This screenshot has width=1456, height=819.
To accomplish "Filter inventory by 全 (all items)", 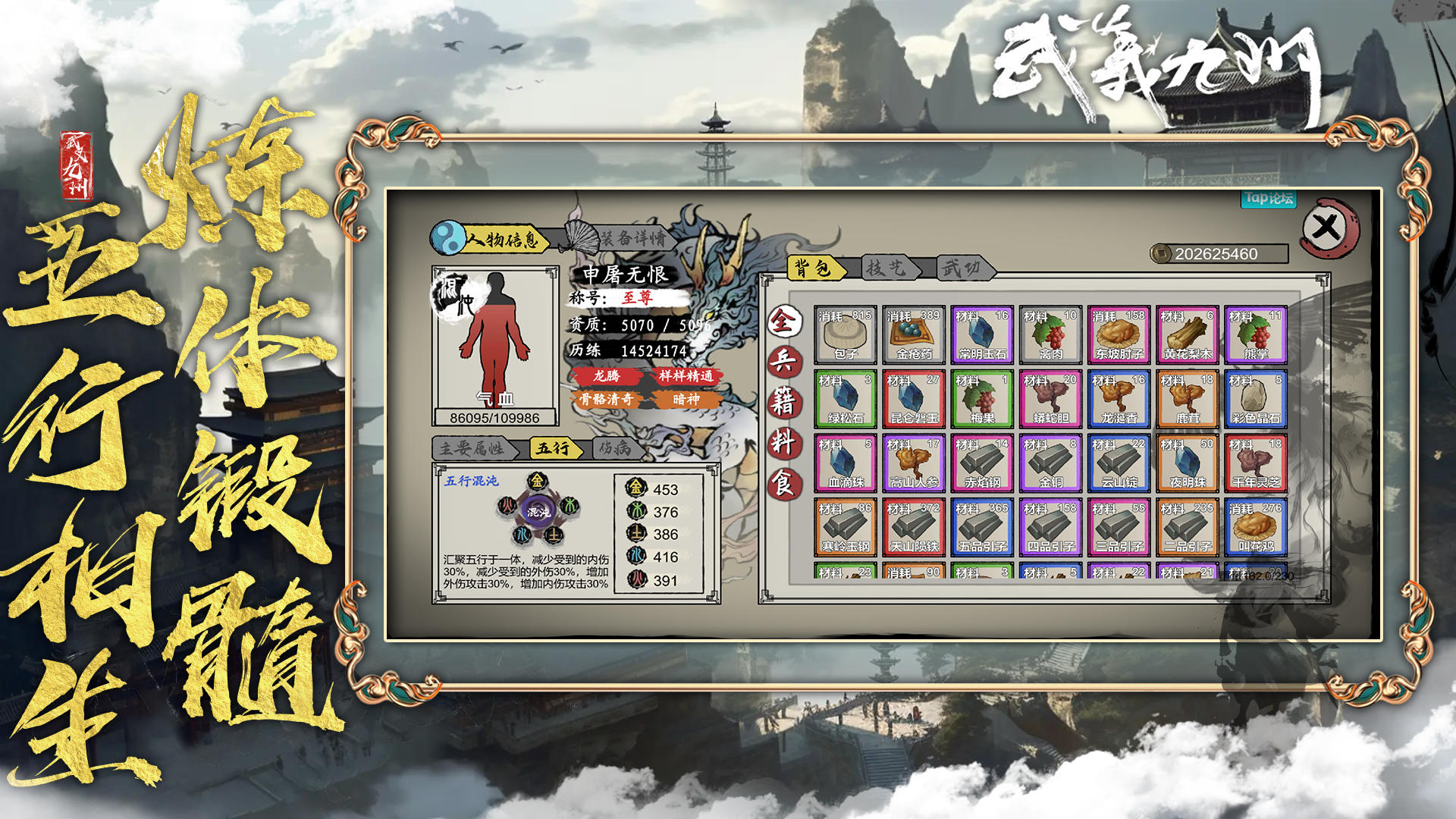I will click(783, 322).
